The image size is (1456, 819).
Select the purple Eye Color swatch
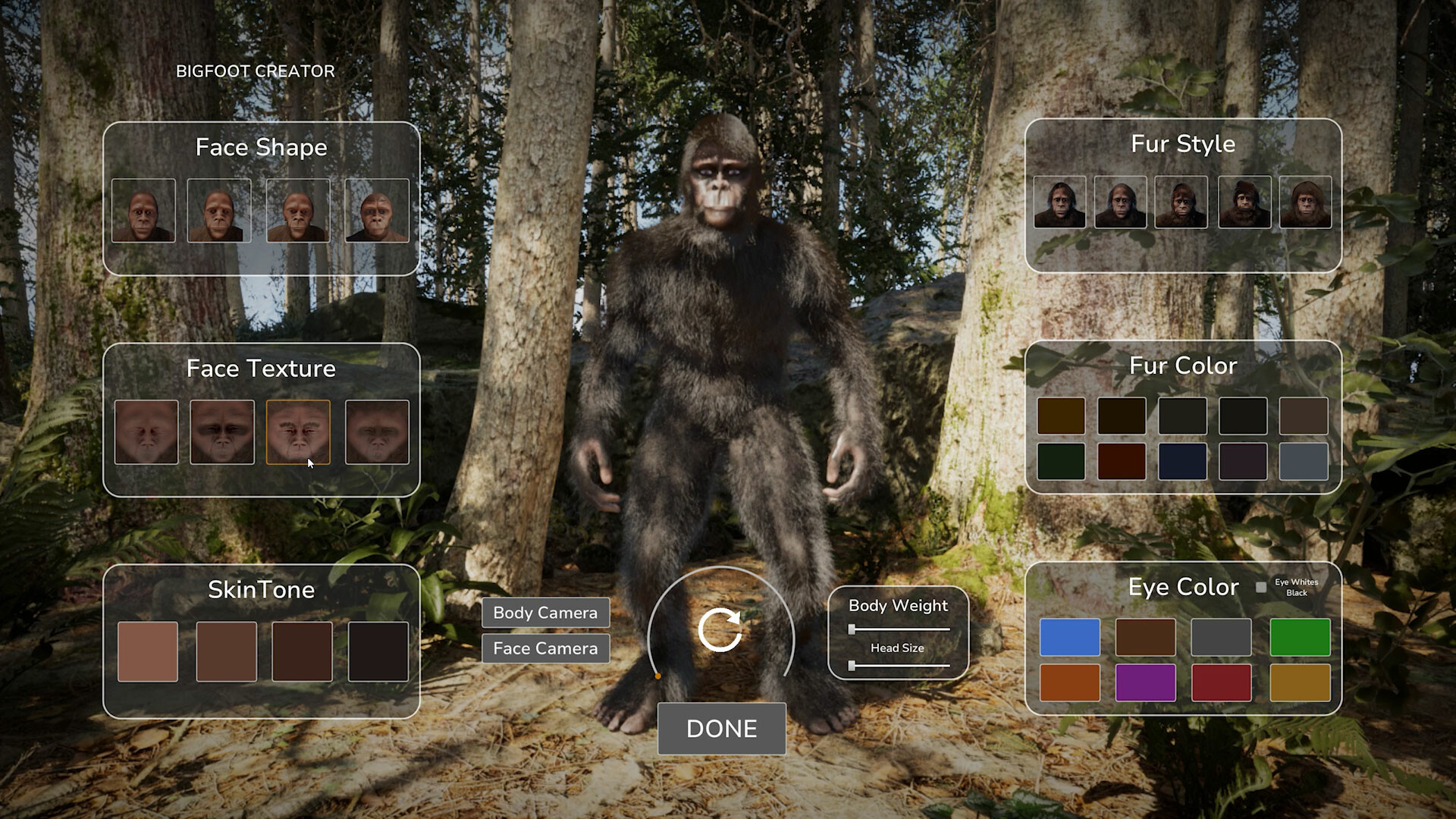[x=1147, y=682]
